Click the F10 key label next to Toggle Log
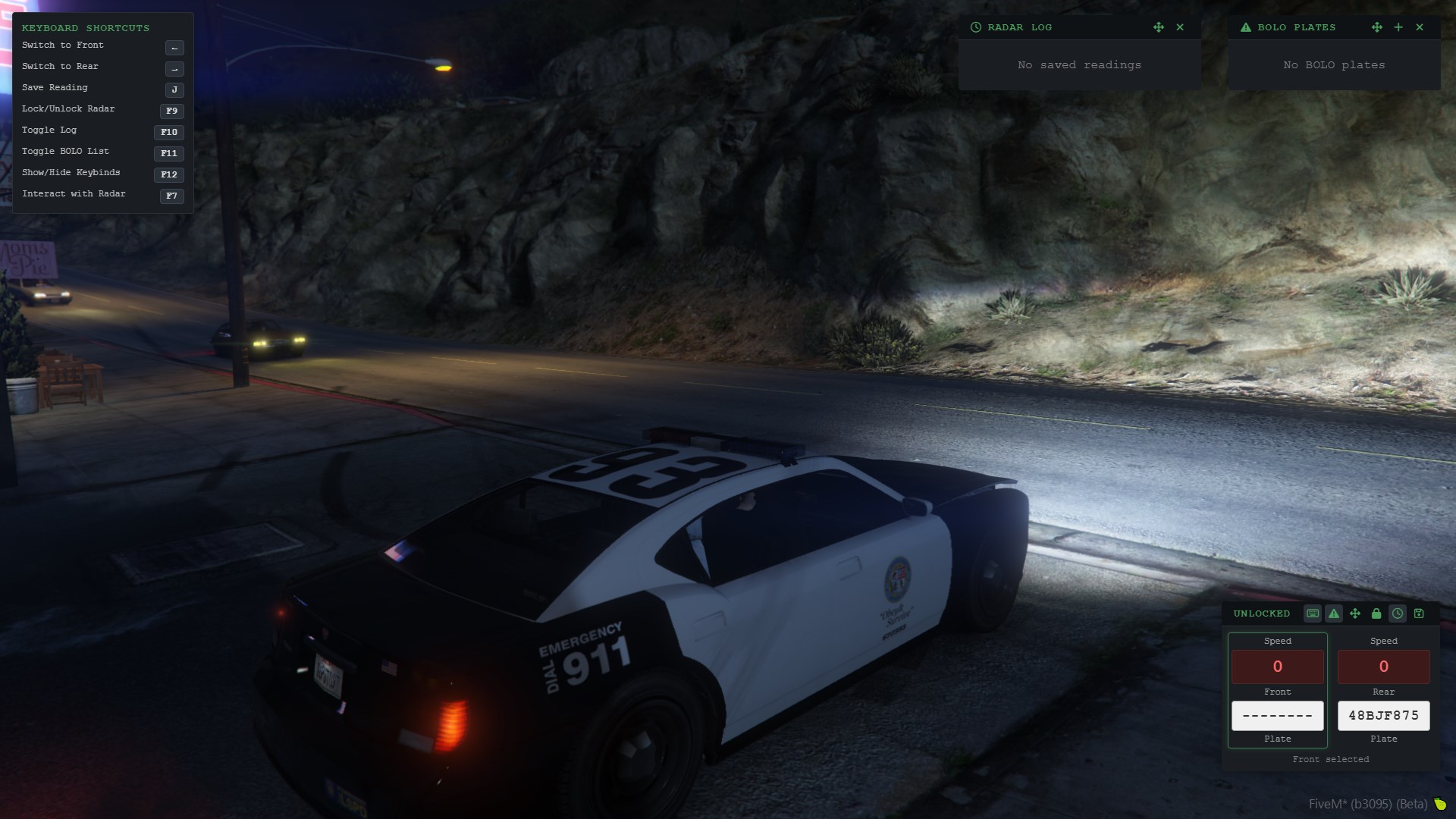The image size is (1456, 819). point(168,132)
